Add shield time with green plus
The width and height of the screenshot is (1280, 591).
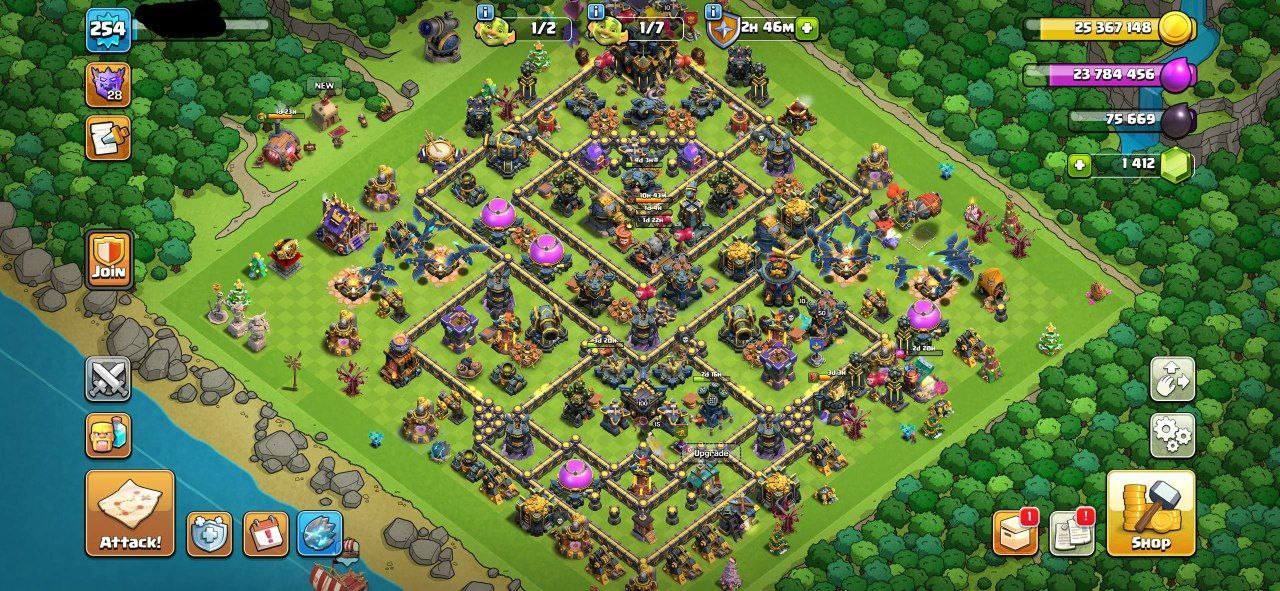(x=807, y=28)
